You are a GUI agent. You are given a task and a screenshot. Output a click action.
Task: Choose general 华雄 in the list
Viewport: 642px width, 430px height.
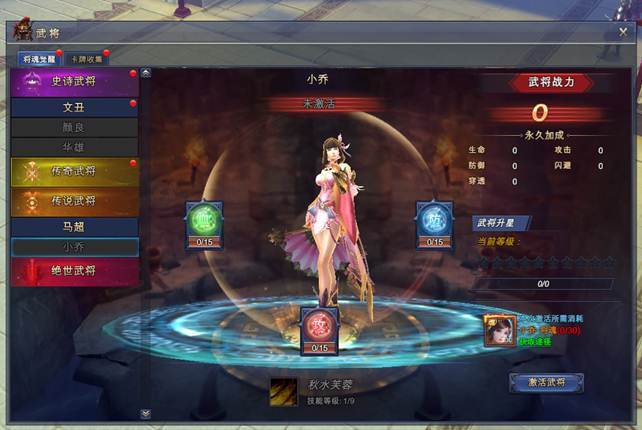pyautogui.click(x=74, y=146)
